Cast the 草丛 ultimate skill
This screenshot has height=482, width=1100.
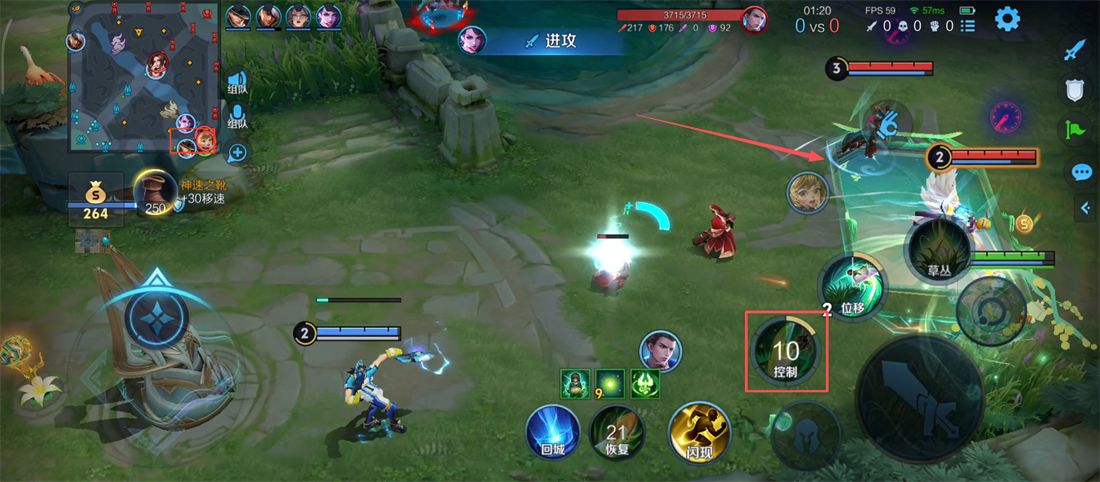[937, 250]
